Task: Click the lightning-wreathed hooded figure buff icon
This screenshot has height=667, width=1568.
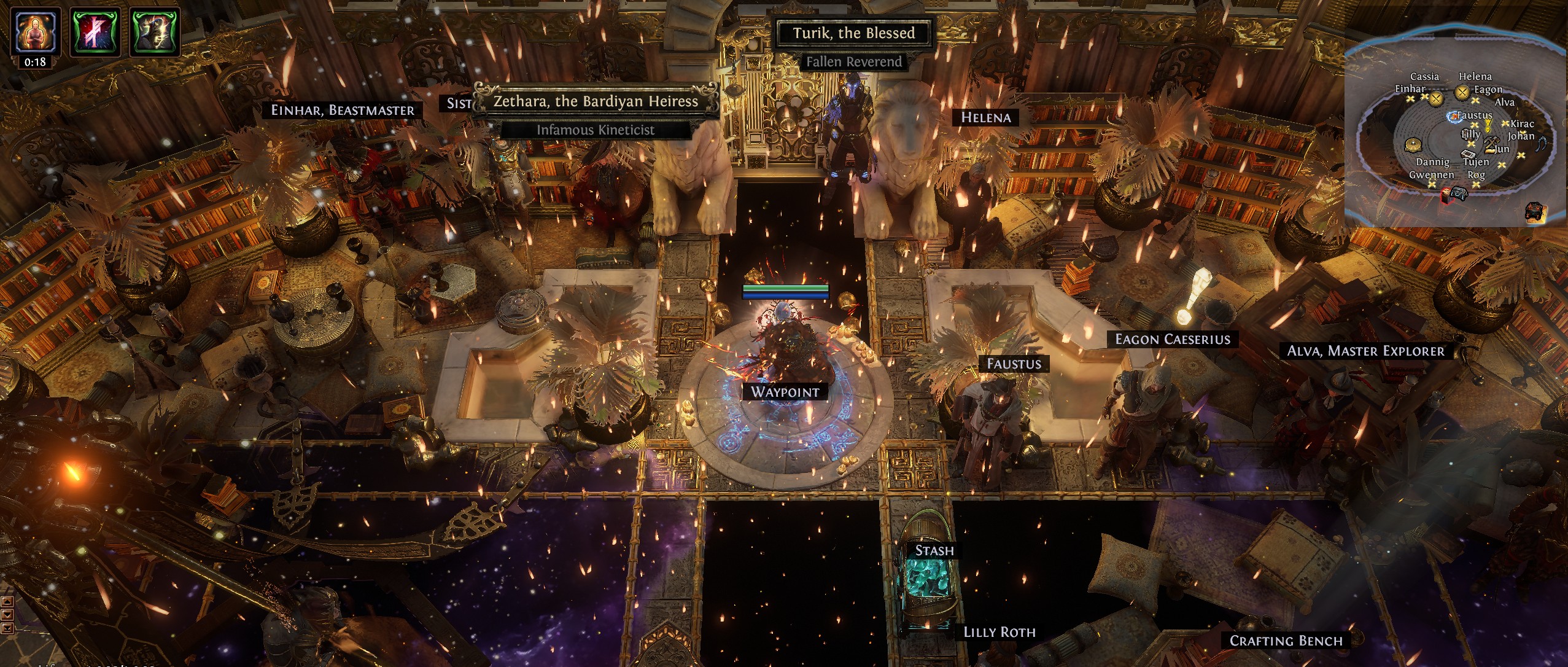Action: tap(155, 31)
